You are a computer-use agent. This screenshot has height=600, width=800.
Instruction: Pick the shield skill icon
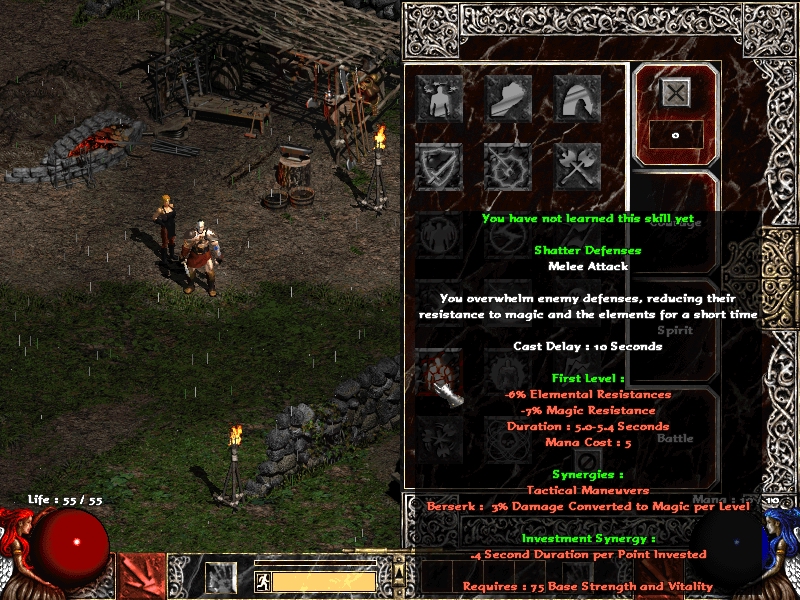point(439,167)
